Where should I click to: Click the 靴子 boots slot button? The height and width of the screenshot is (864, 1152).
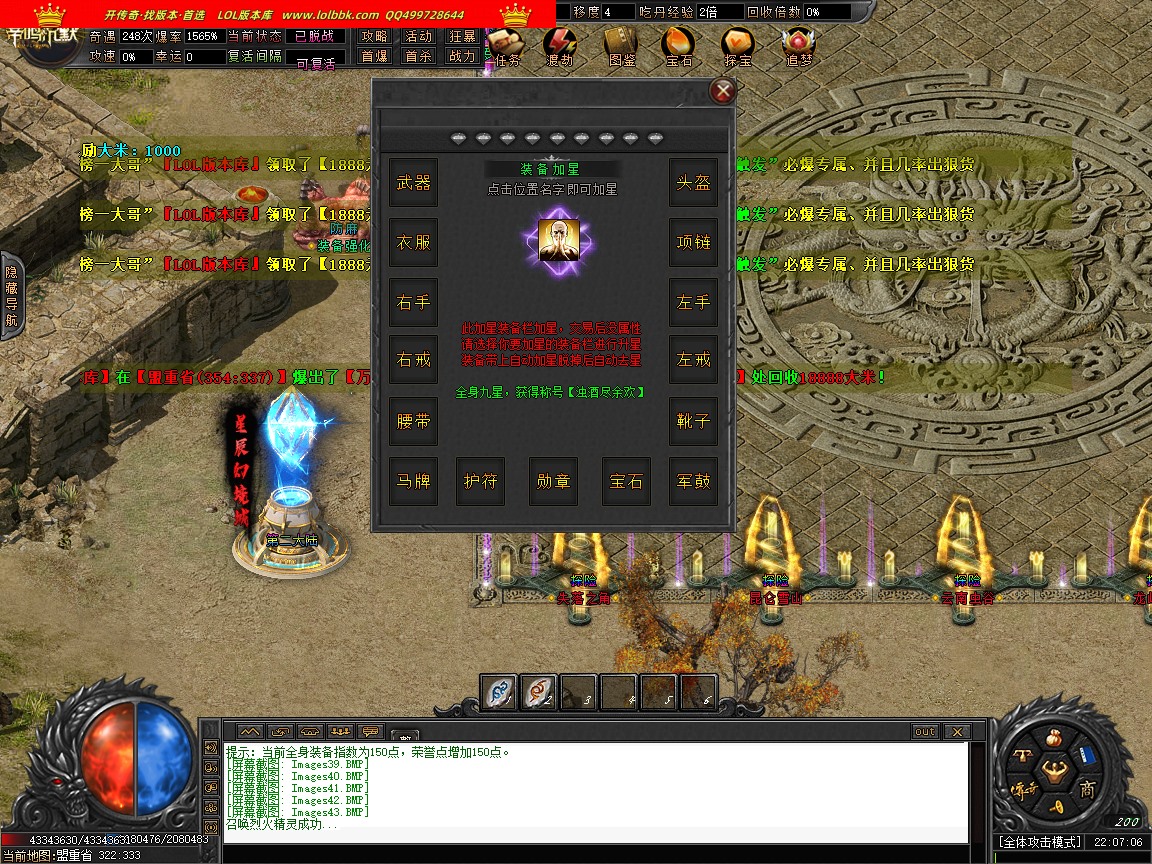point(693,421)
